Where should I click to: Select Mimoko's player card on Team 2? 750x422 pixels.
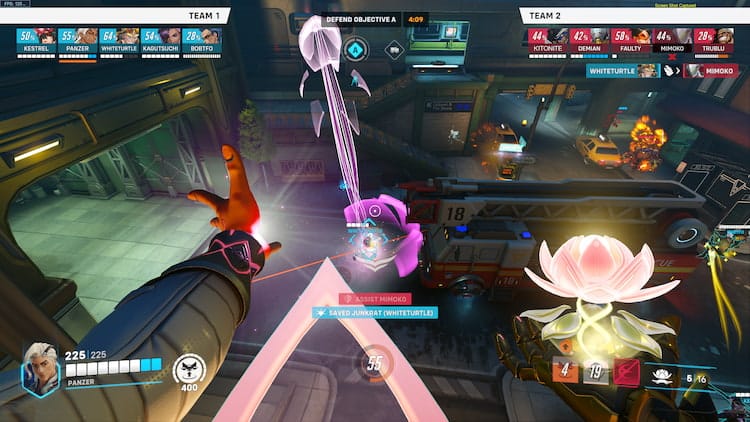(x=671, y=39)
